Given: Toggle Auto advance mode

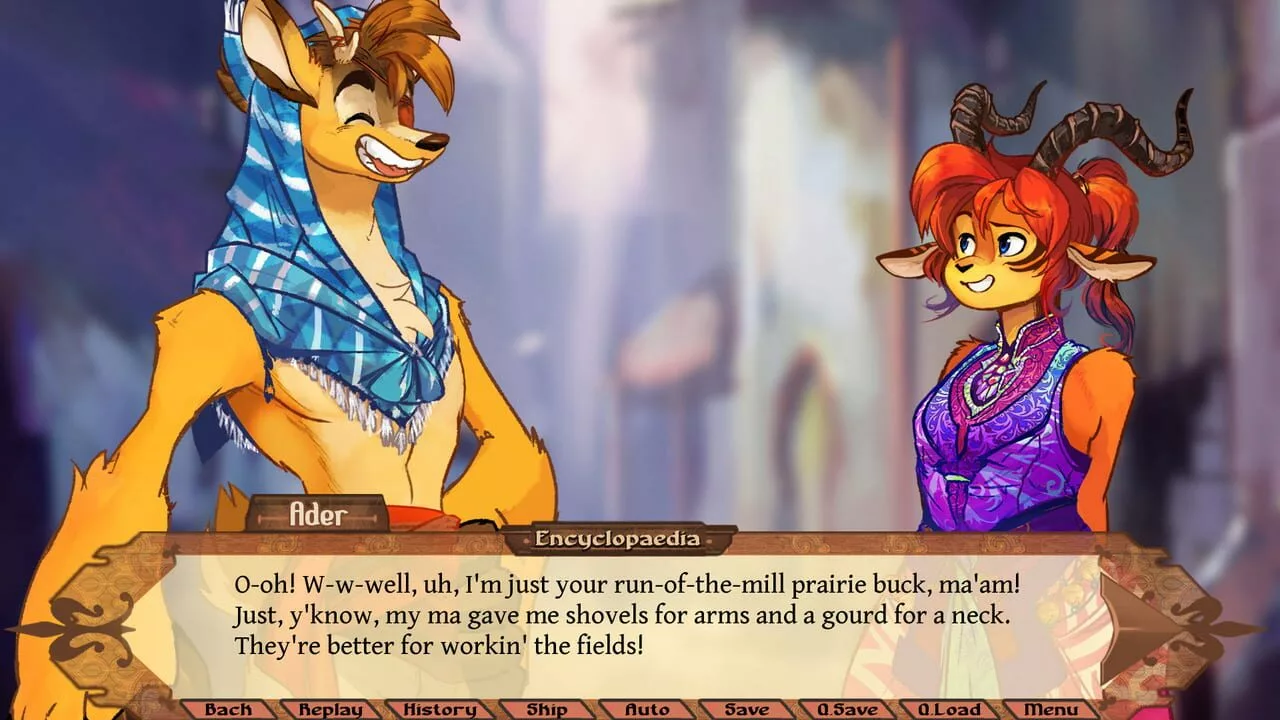Looking at the screenshot, I should point(647,710).
